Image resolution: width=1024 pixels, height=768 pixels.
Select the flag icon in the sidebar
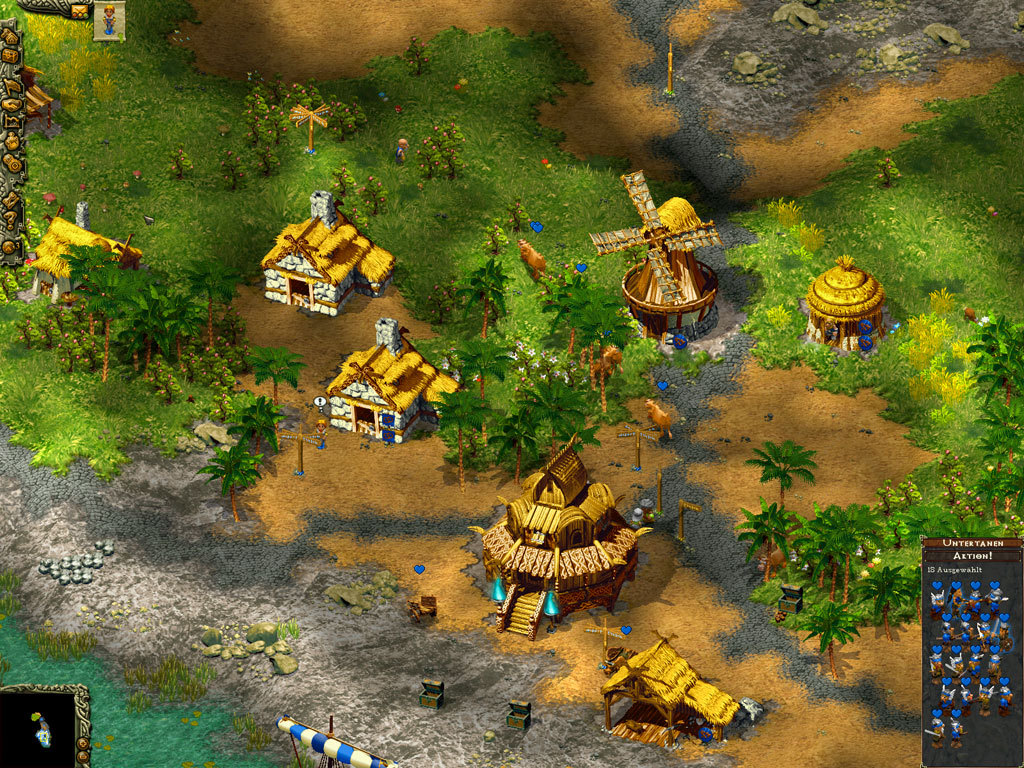(12, 86)
